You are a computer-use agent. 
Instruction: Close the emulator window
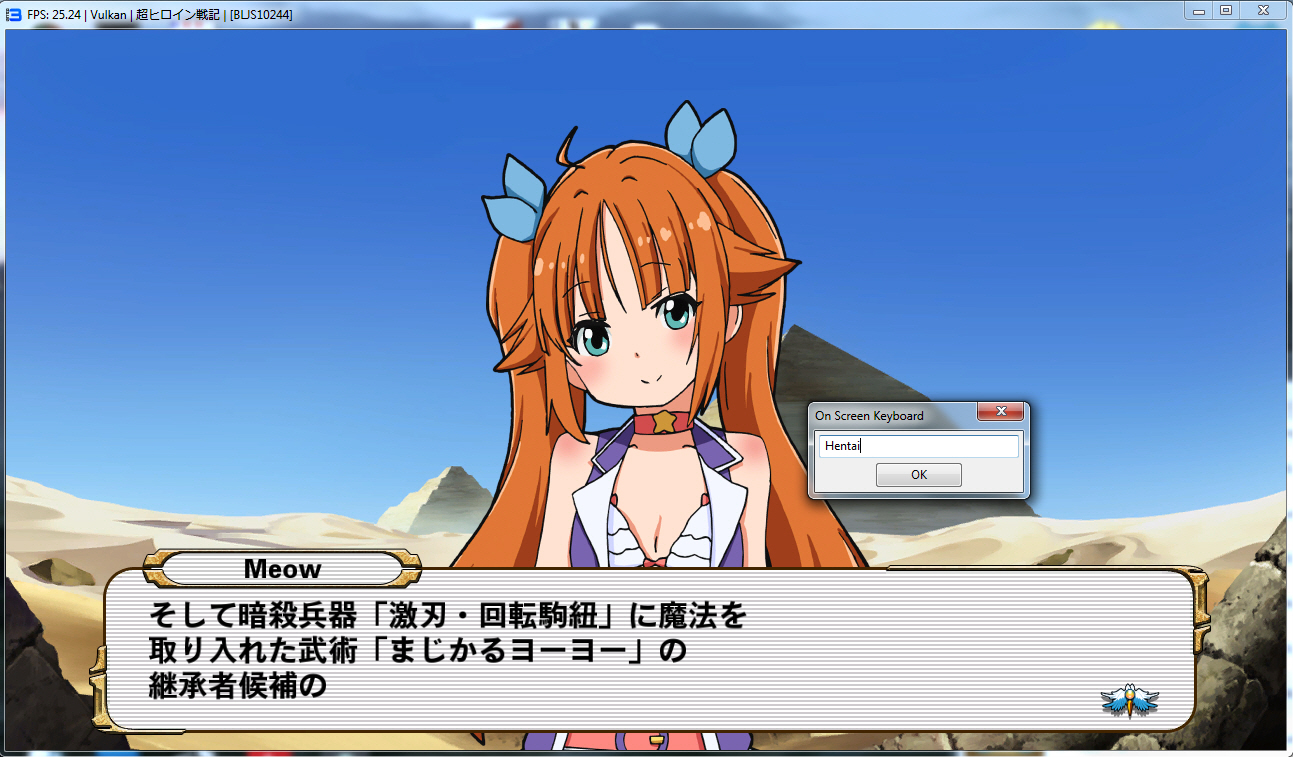1263,10
